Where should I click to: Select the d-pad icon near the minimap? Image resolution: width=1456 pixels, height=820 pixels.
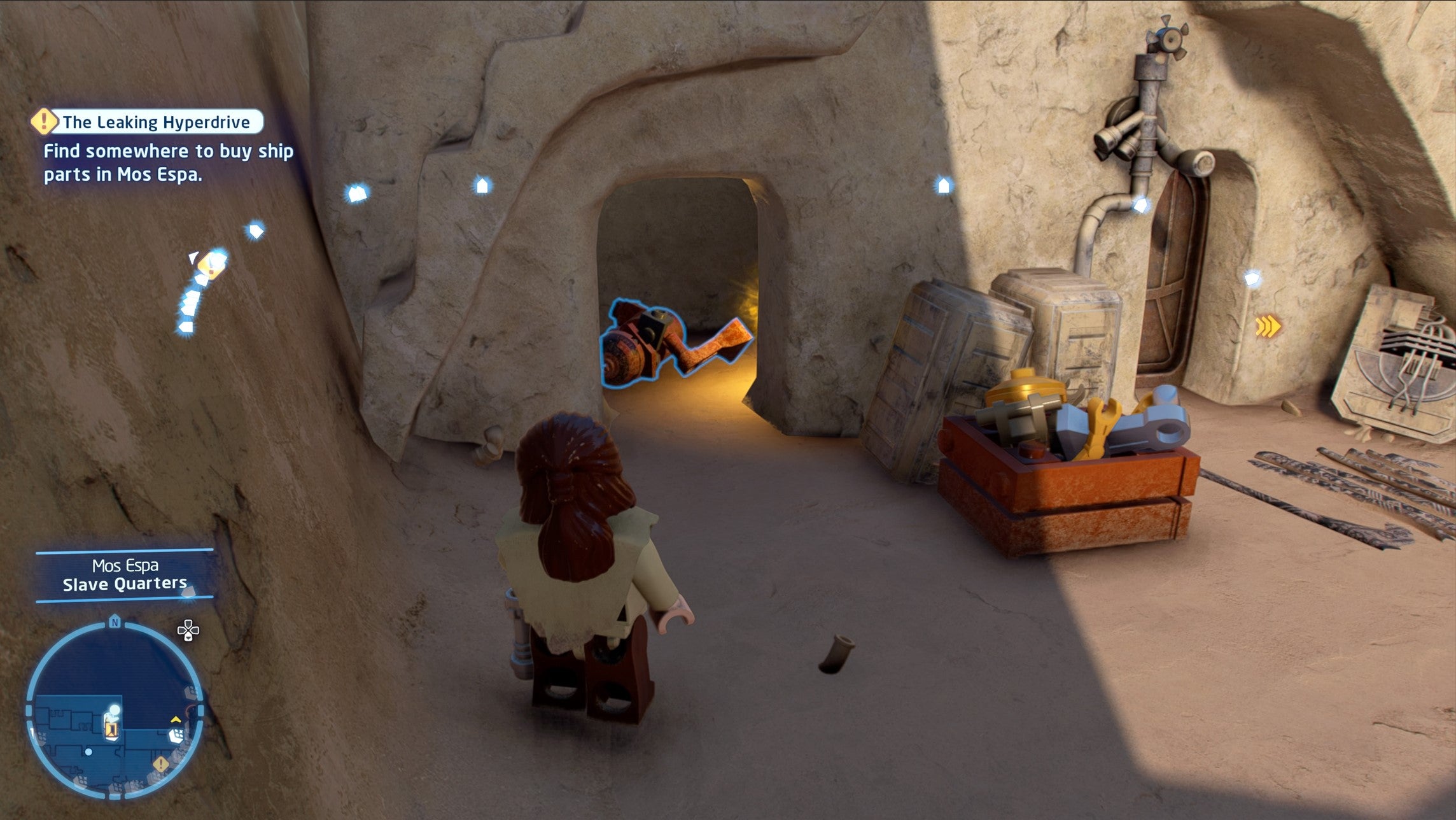pyautogui.click(x=188, y=630)
